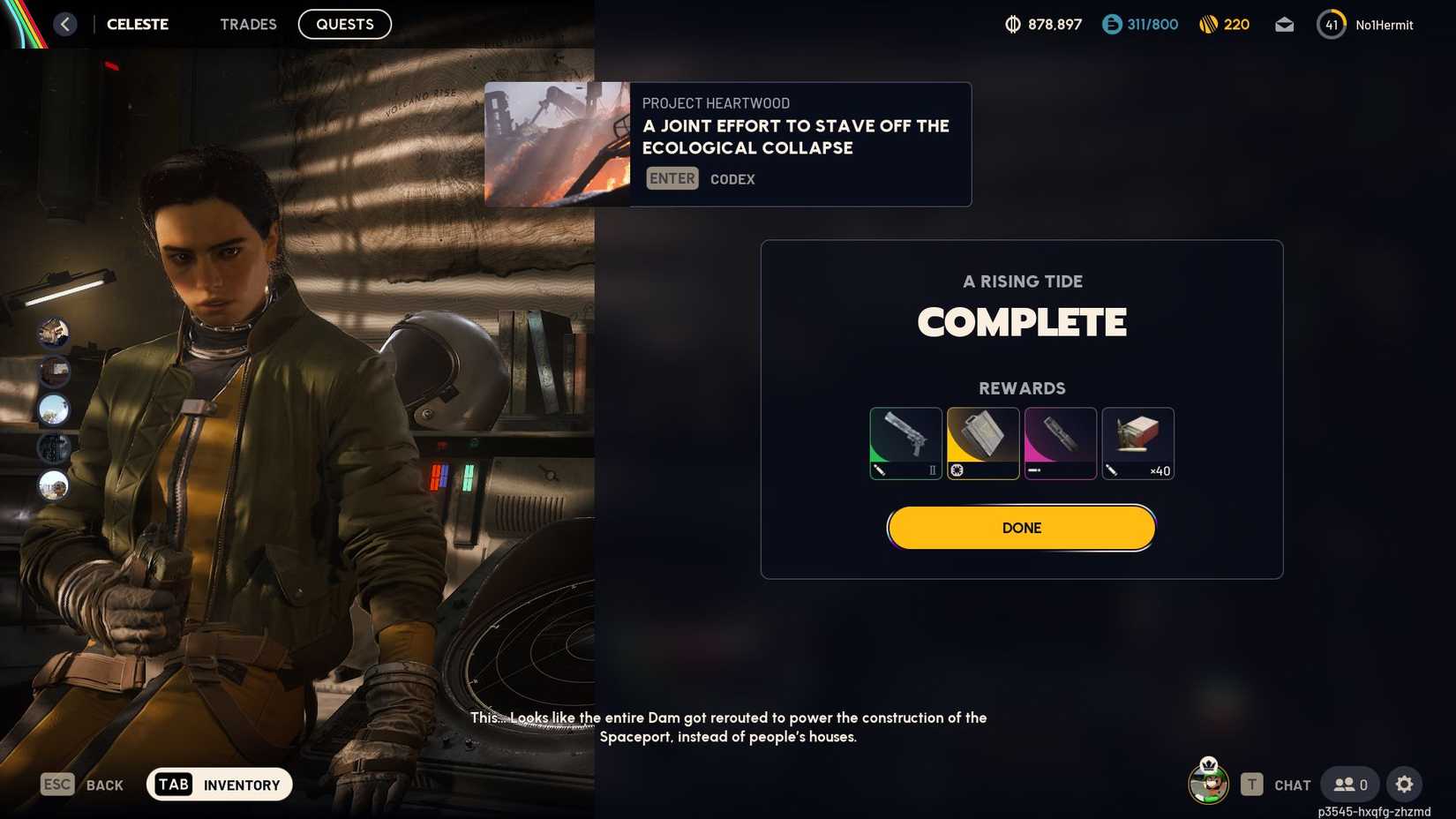Image resolution: width=1456 pixels, height=819 pixels.
Task: Click the white coin currency icon
Action: point(1013,25)
